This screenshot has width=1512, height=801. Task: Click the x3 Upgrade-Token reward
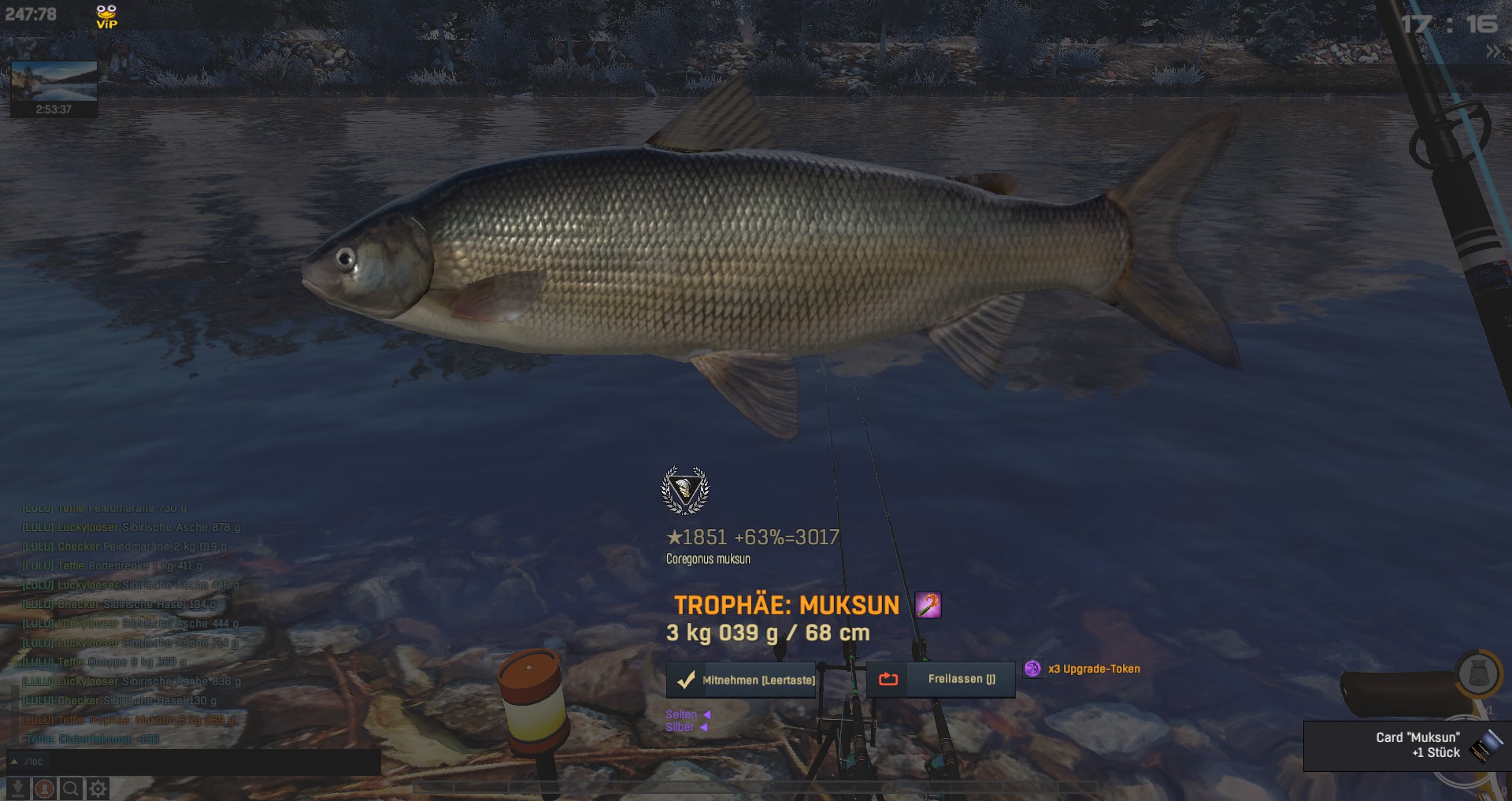click(1084, 669)
